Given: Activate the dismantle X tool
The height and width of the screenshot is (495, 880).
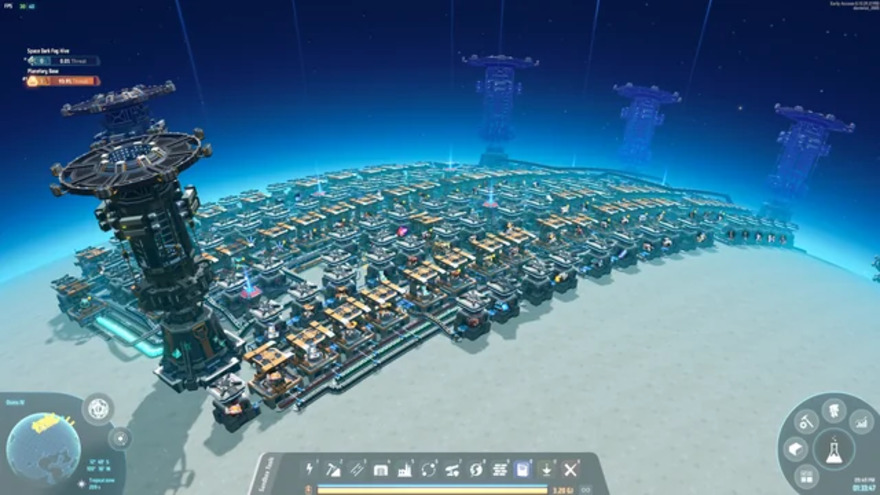Looking at the screenshot, I should point(571,469).
